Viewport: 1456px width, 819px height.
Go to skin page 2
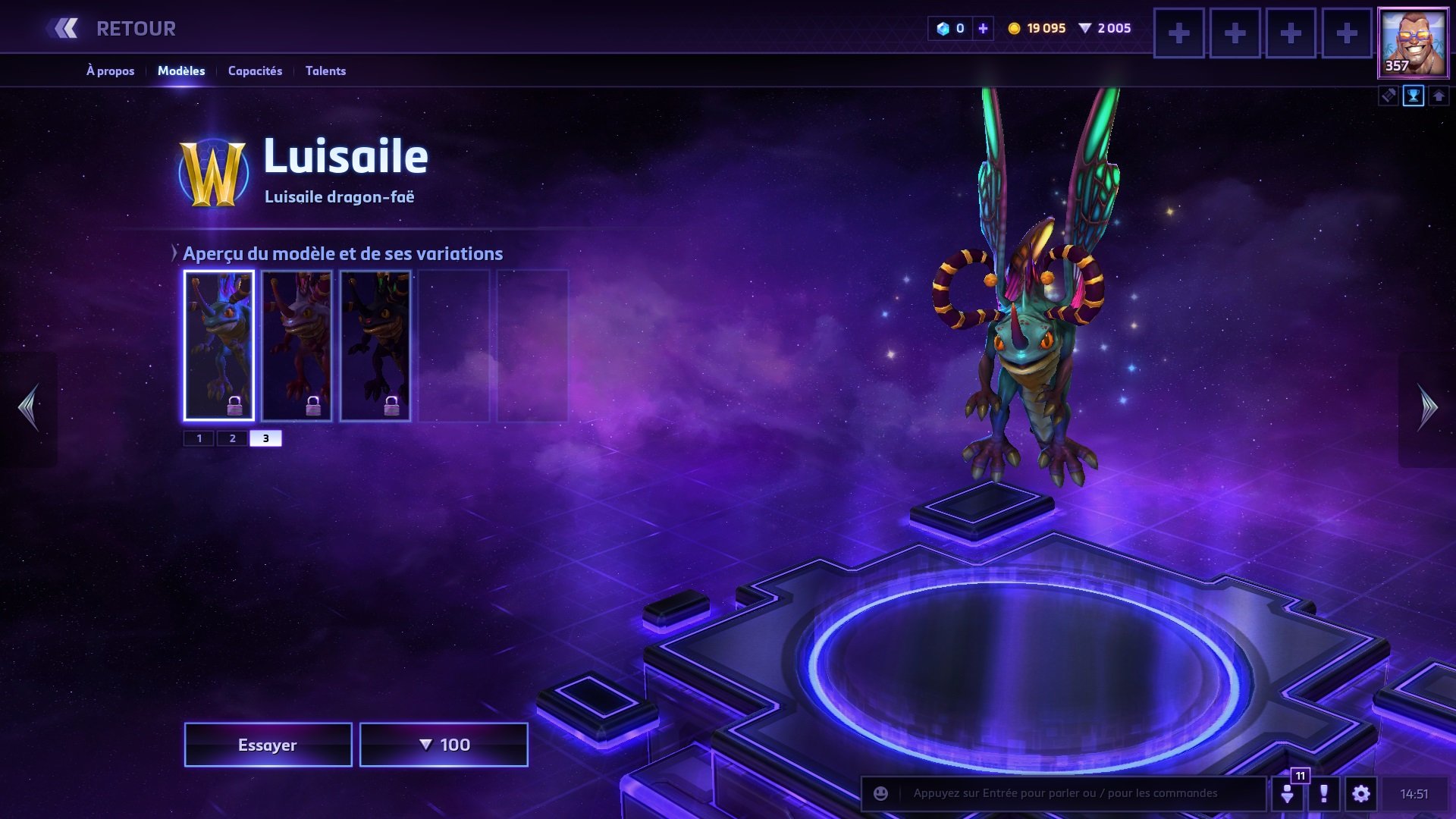pos(233,438)
